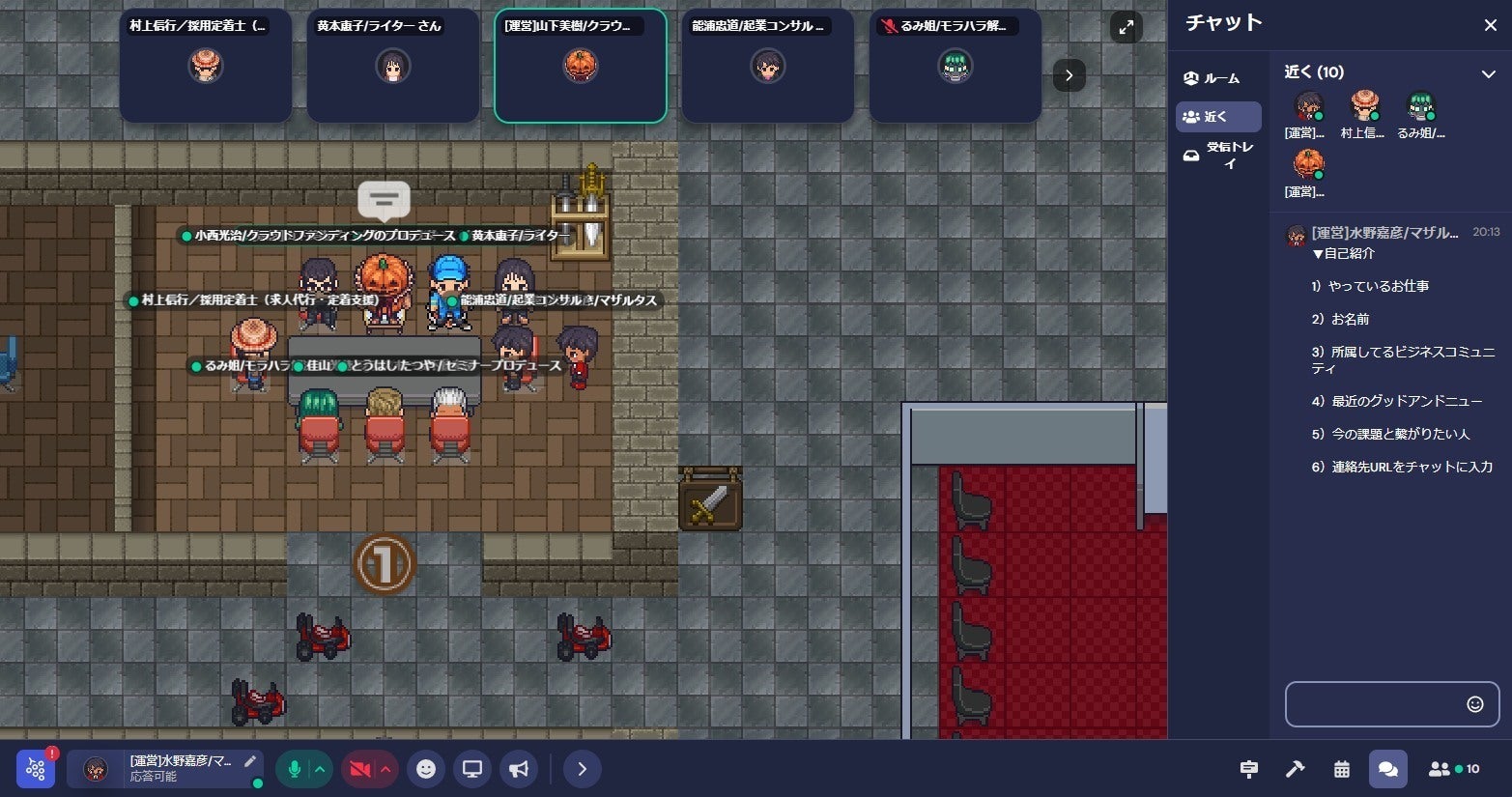Show next video tiles with arrow button

point(1069,75)
